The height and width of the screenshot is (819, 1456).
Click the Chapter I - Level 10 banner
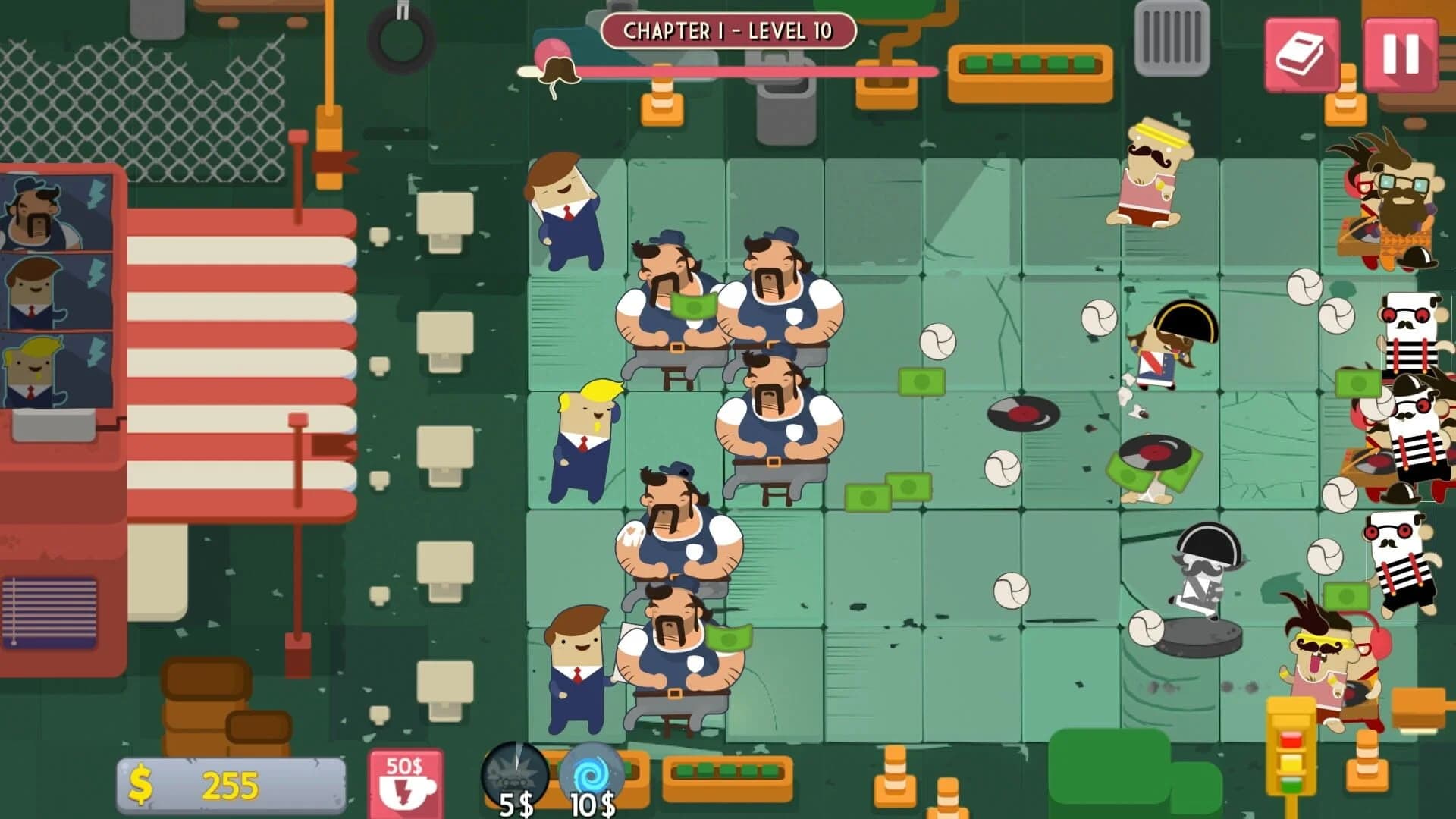pos(728,32)
